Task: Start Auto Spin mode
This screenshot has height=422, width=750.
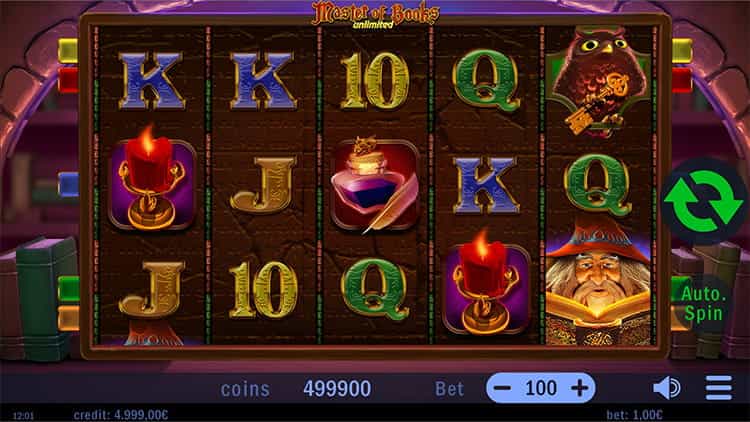Action: click(702, 303)
